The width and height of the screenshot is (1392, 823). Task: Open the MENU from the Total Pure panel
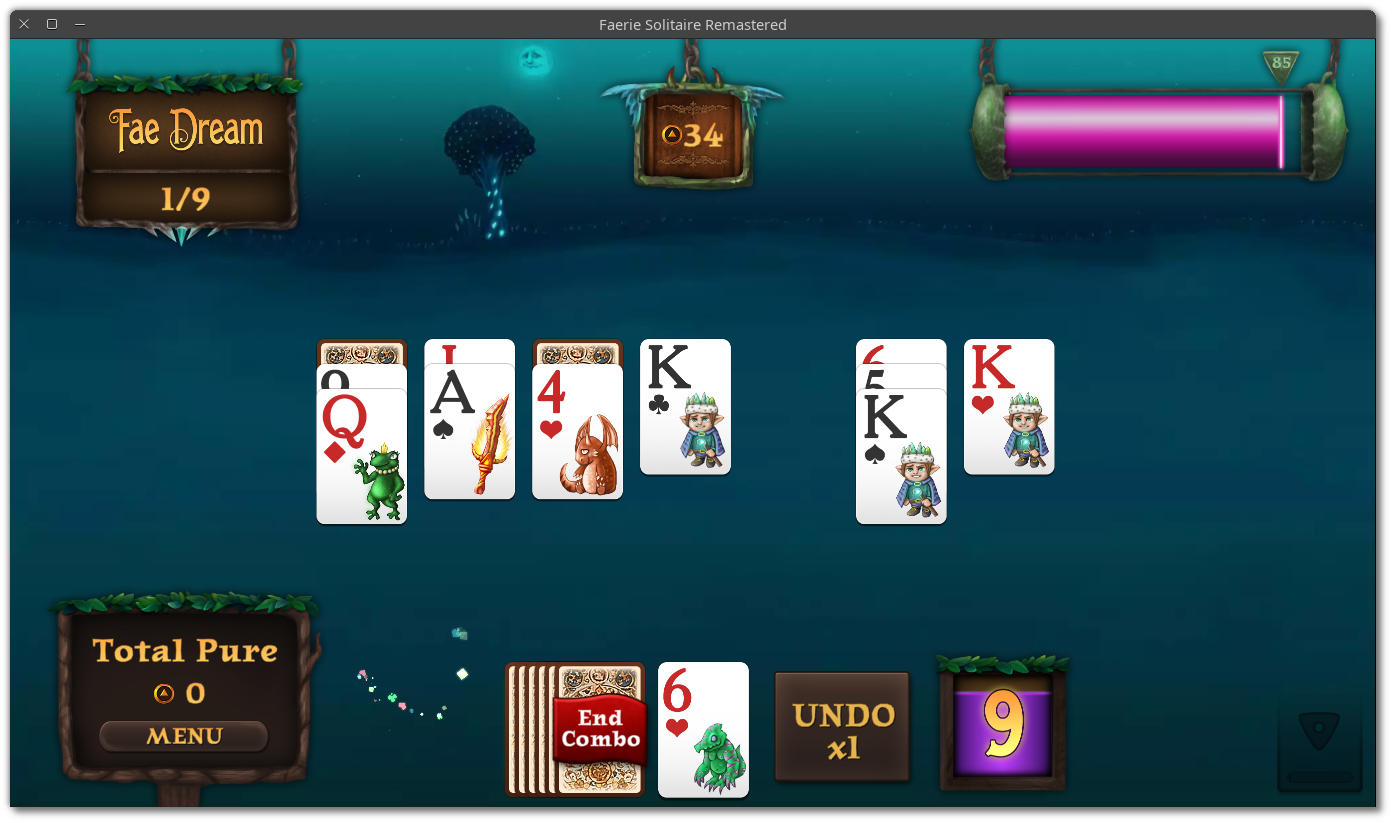(183, 736)
